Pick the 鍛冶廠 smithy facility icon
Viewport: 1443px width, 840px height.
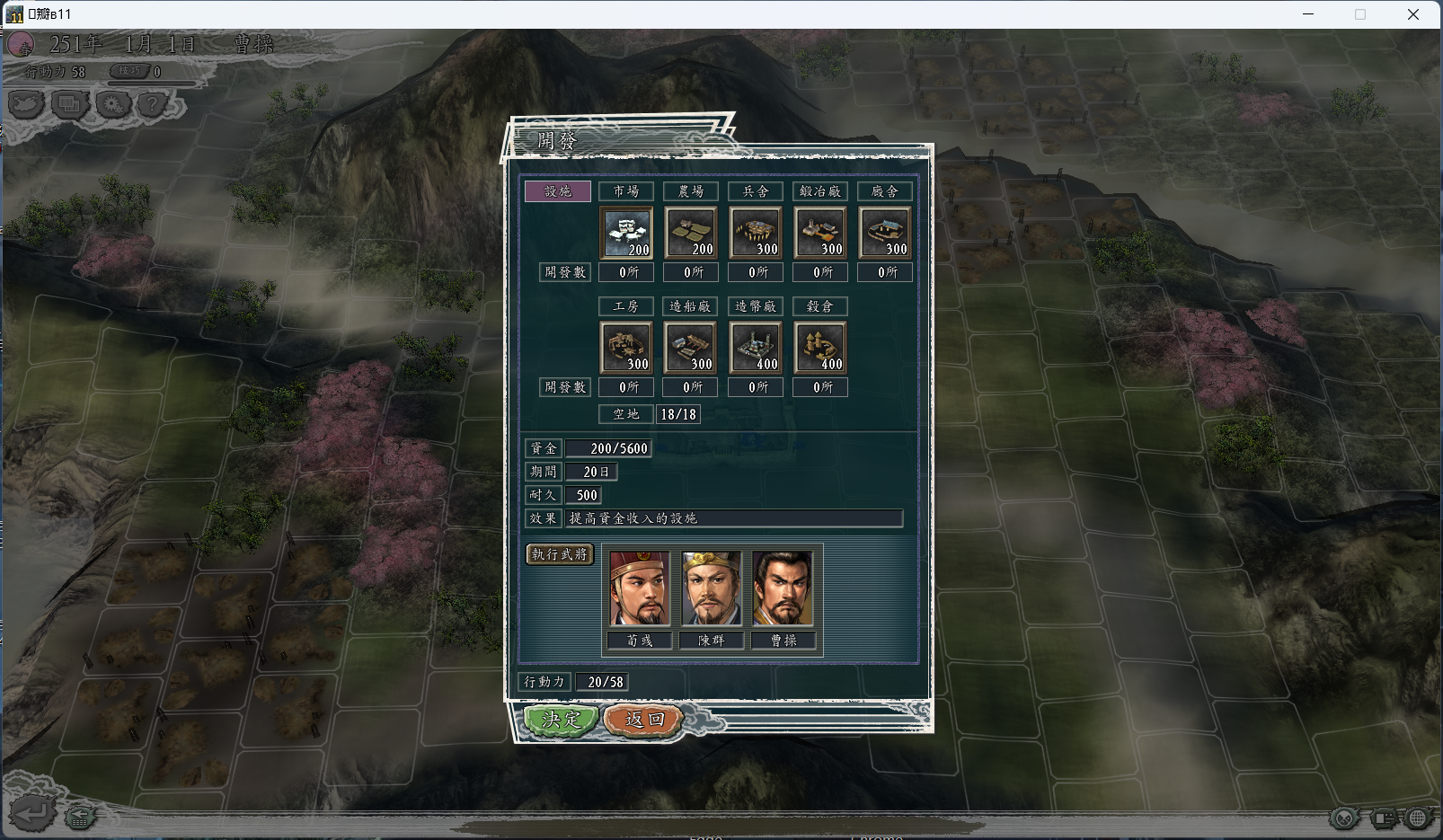[820, 233]
